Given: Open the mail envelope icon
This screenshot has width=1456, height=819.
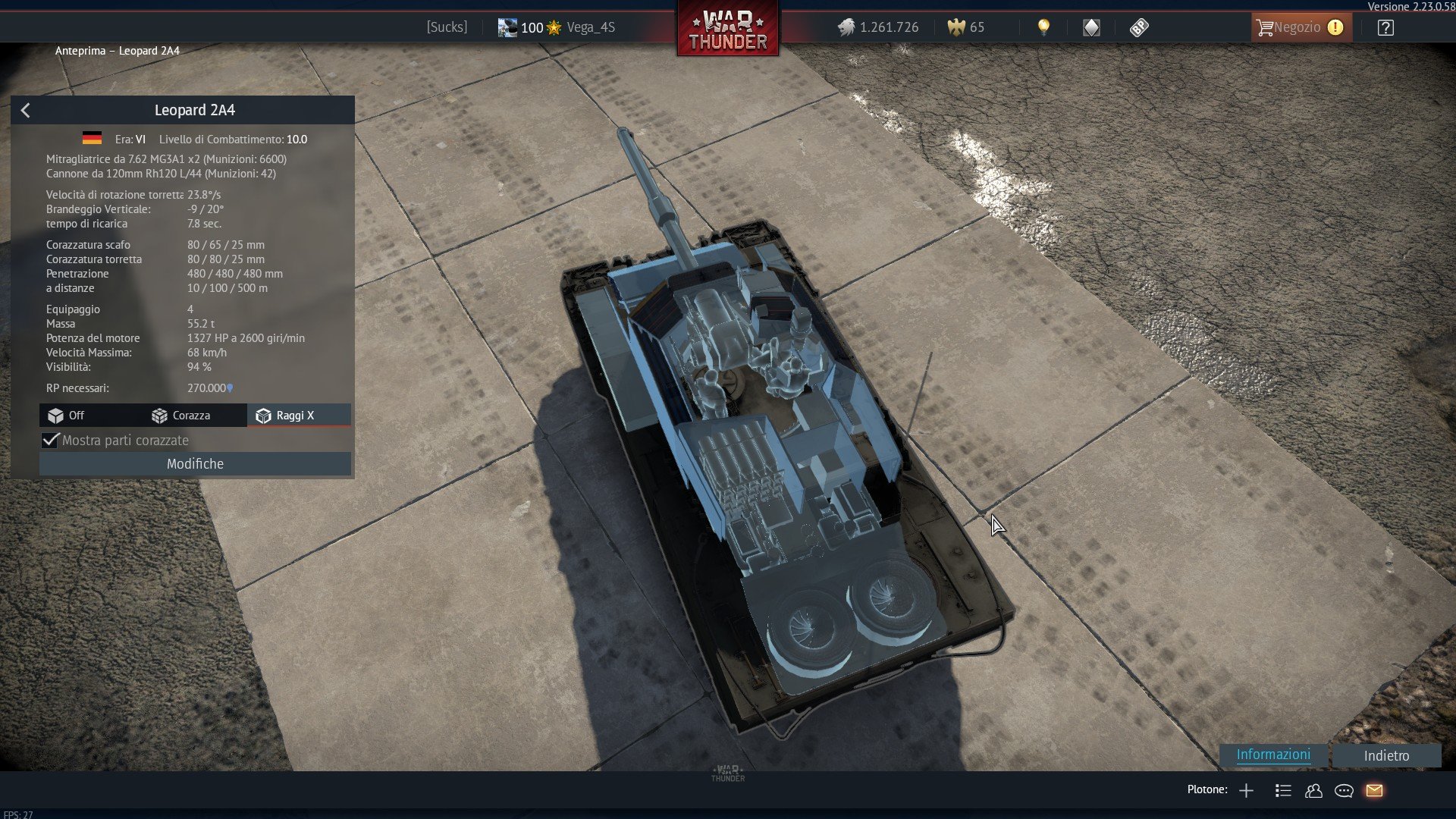Looking at the screenshot, I should click(1374, 791).
